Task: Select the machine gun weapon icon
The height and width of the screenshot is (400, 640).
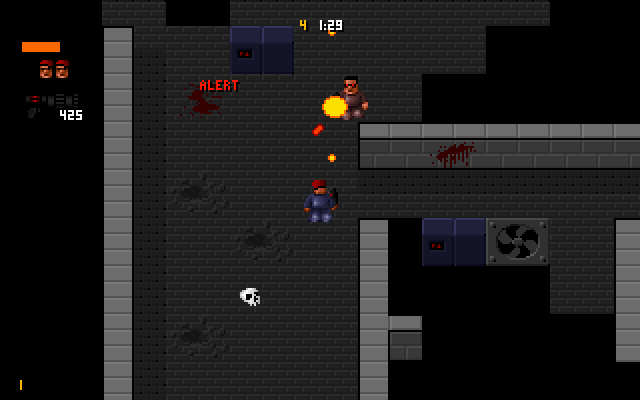Action: pyautogui.click(x=50, y=101)
